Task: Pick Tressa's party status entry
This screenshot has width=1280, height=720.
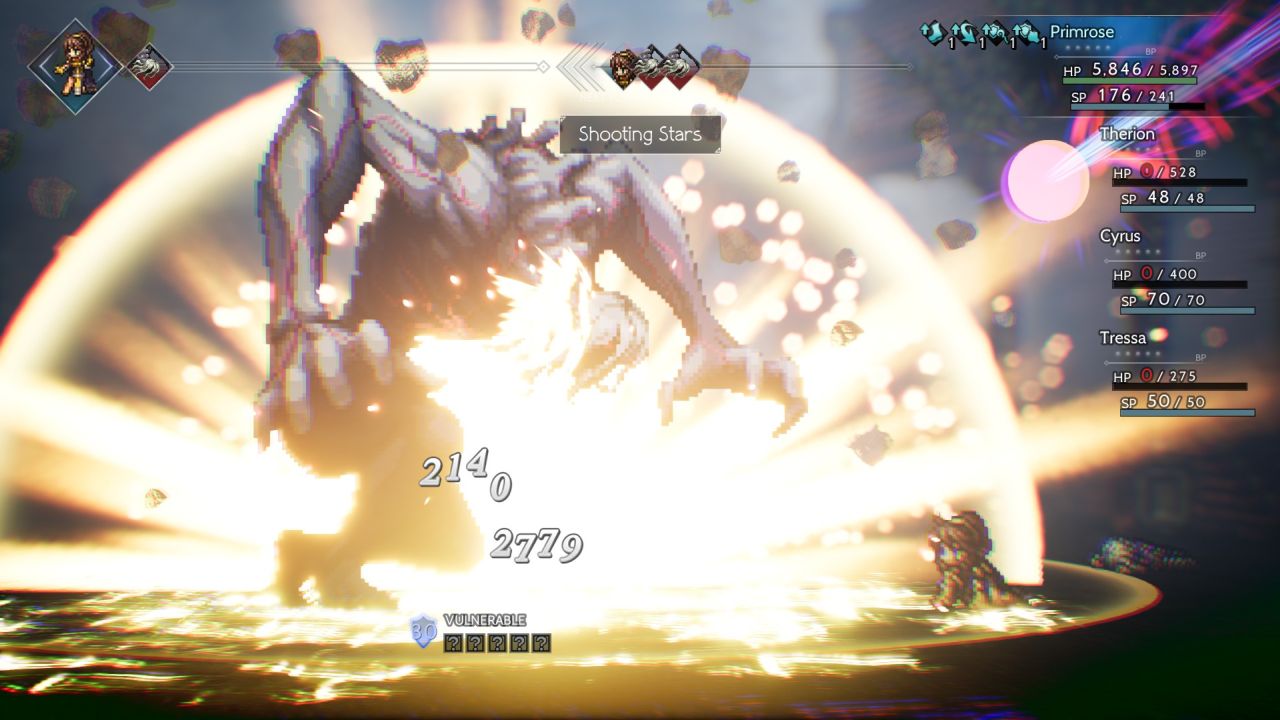Action: click(1123, 339)
